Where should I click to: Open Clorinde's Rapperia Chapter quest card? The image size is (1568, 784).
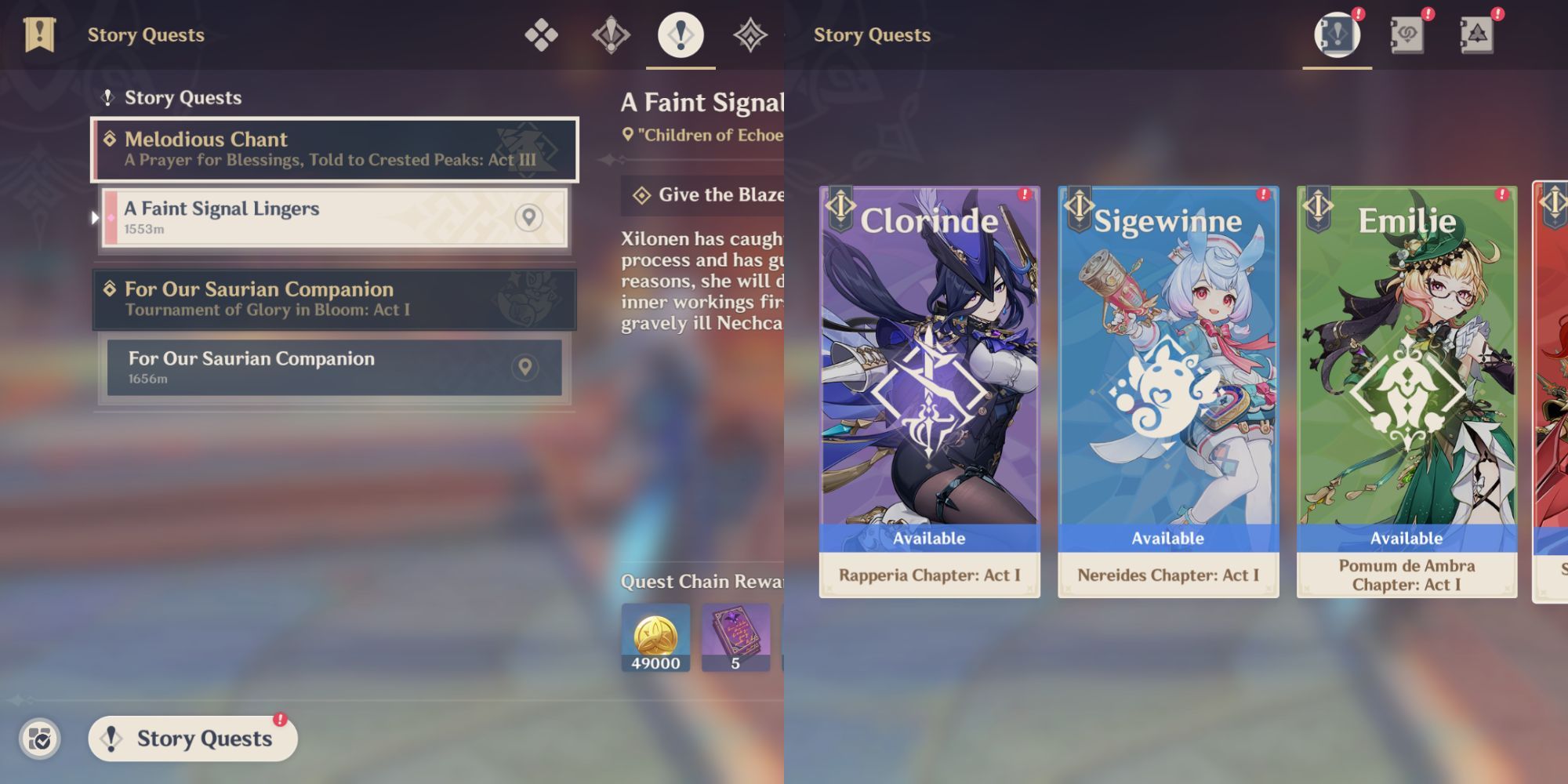coord(928,392)
